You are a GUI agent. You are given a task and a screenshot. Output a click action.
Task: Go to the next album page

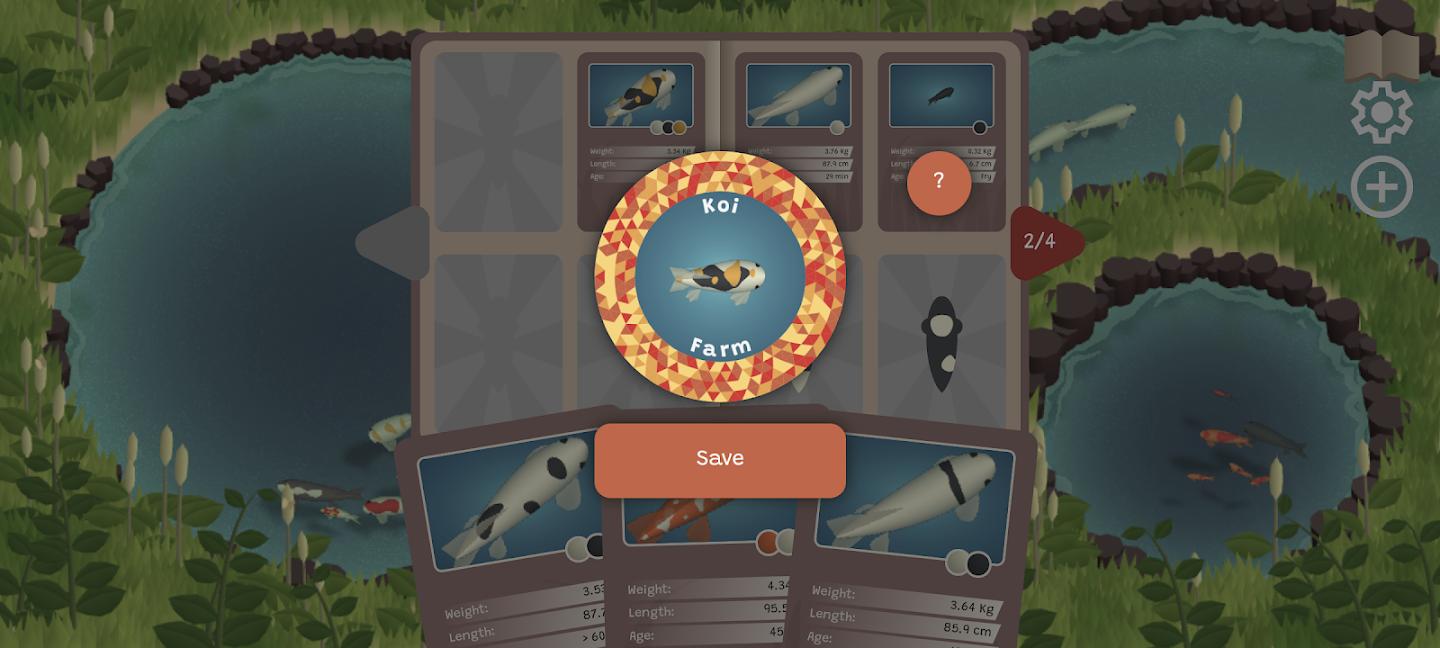click(1043, 242)
